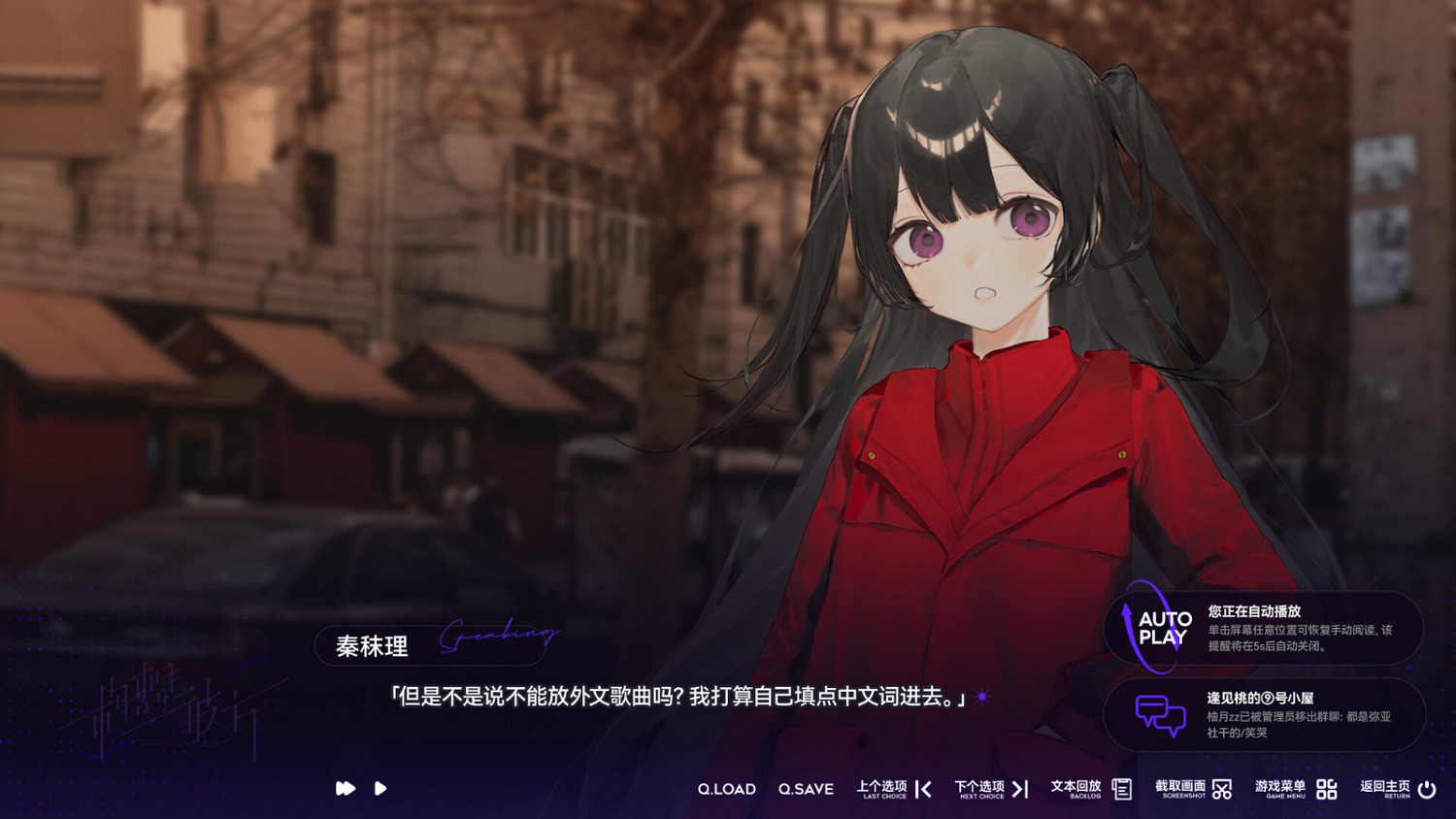Enable skip mode with double-arrow control
1456x819 pixels.
pos(345,789)
